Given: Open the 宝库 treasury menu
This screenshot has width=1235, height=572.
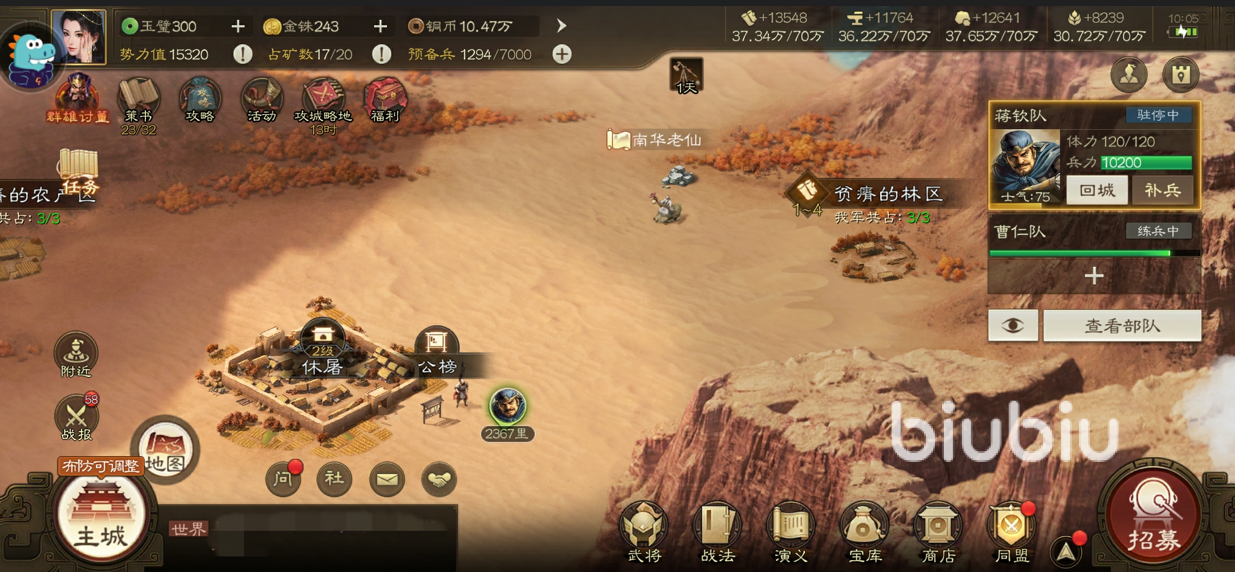Looking at the screenshot, I should 864,531.
